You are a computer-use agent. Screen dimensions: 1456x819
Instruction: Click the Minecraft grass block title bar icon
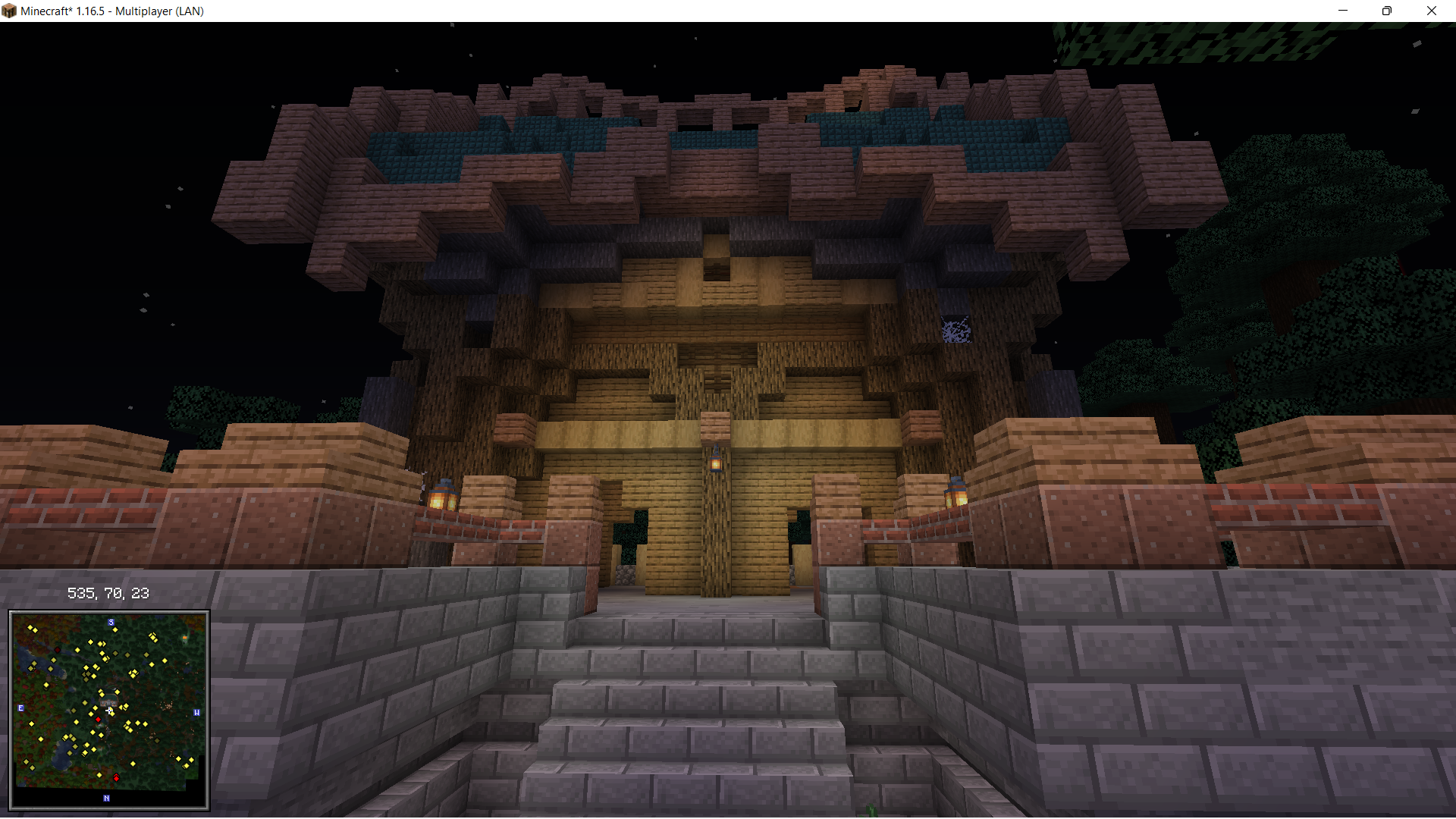click(x=9, y=11)
